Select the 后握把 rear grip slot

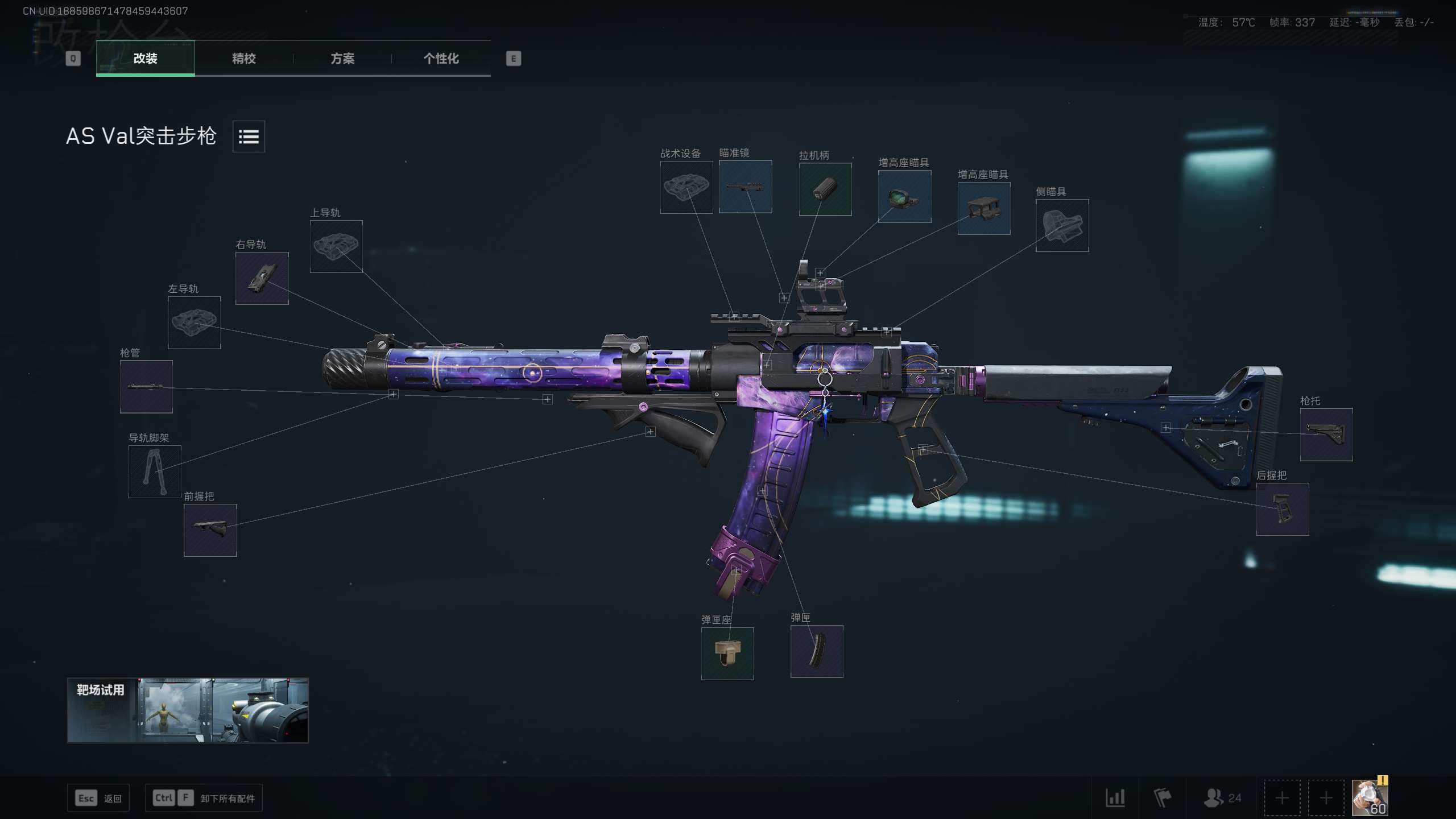[1282, 509]
